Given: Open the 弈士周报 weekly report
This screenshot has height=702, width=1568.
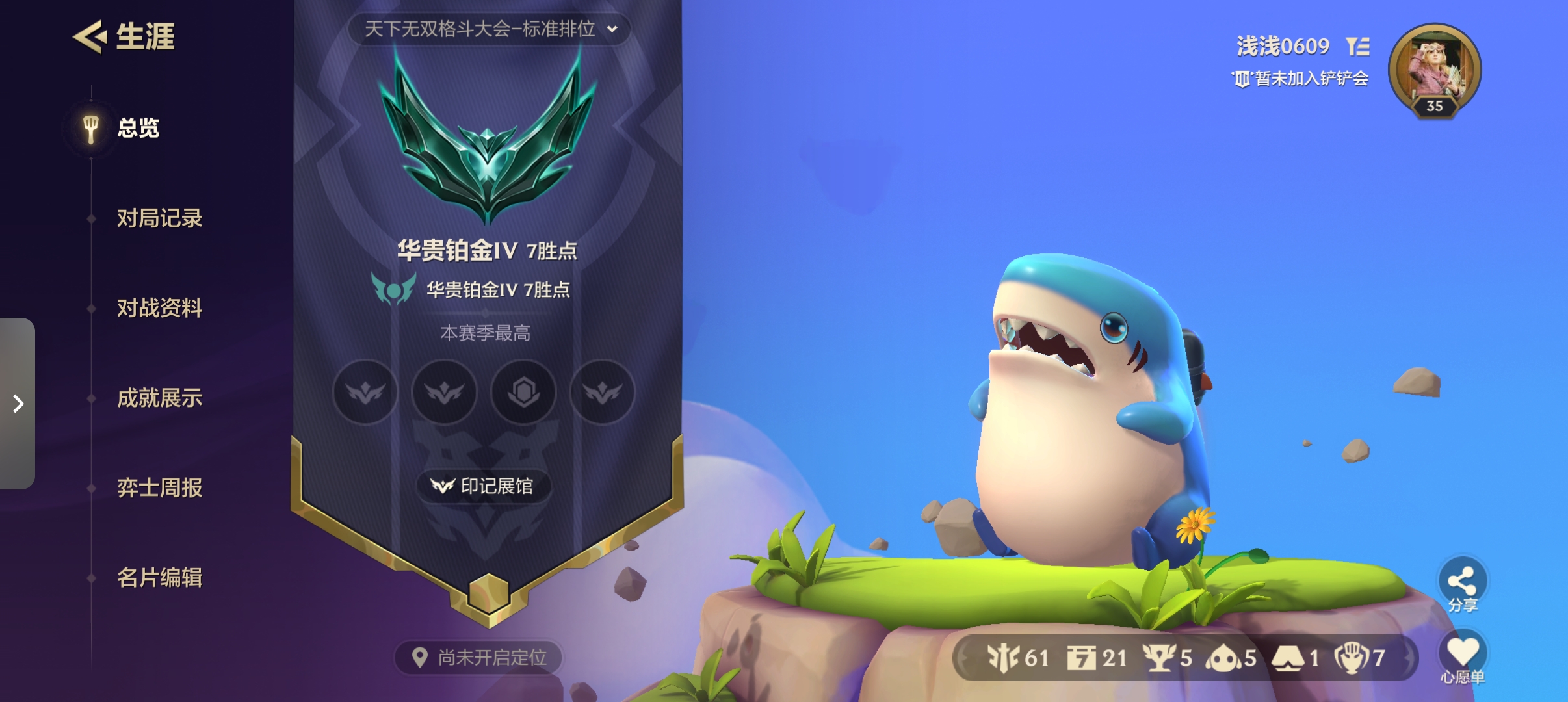Looking at the screenshot, I should pyautogui.click(x=159, y=487).
